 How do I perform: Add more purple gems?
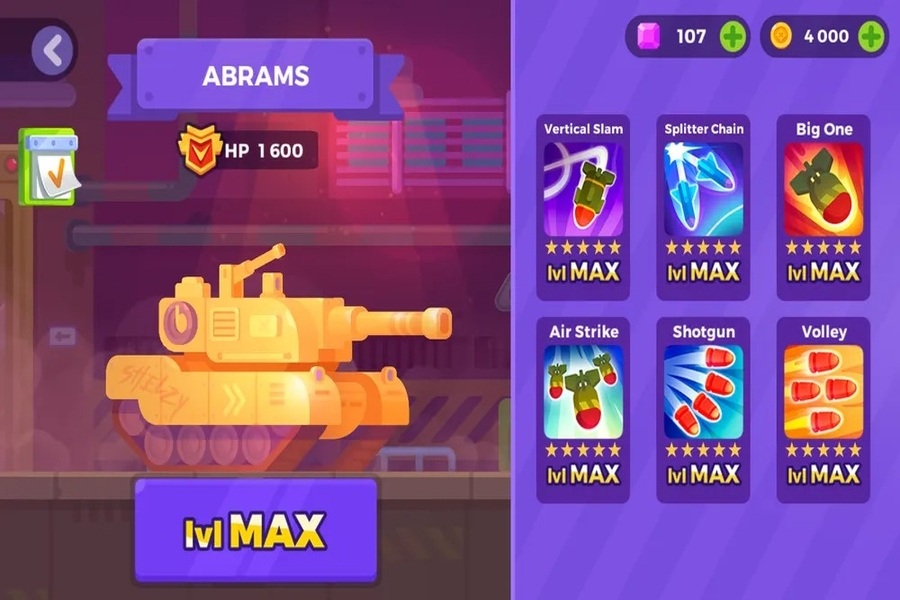point(733,37)
